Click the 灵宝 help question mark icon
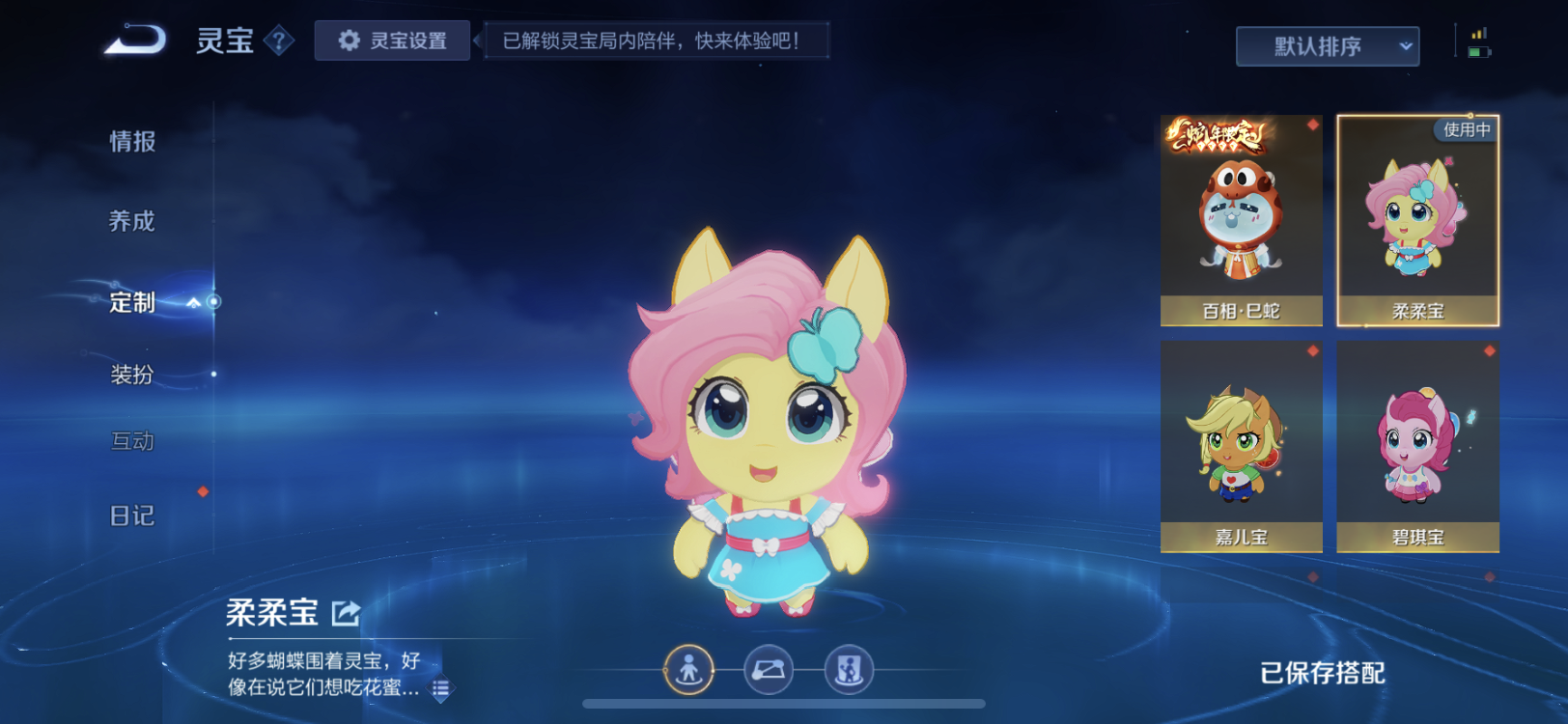1568x724 pixels. tap(280, 41)
